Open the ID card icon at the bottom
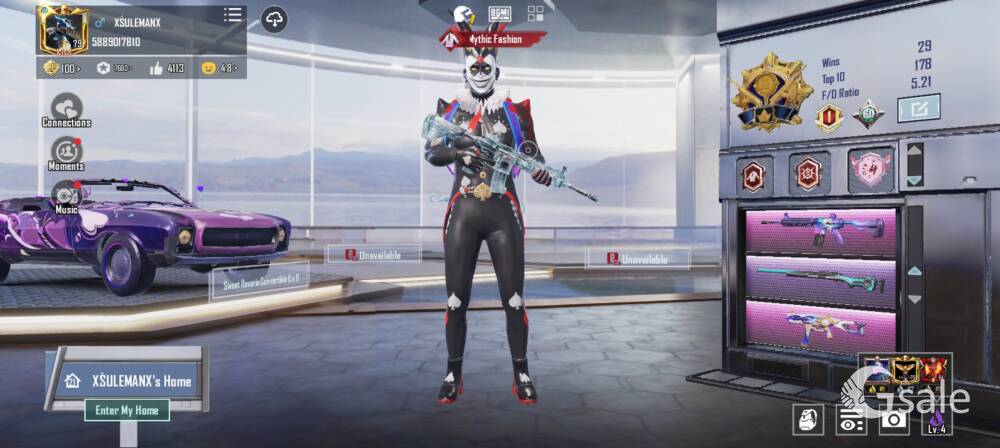1000x448 pixels. pos(851,421)
